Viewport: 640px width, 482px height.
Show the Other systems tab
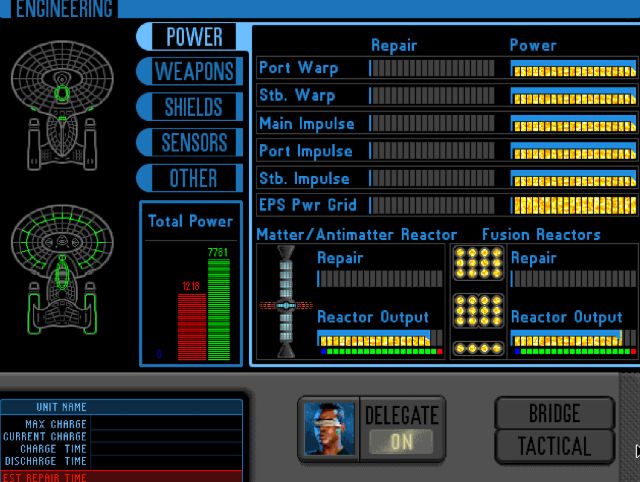(x=194, y=178)
